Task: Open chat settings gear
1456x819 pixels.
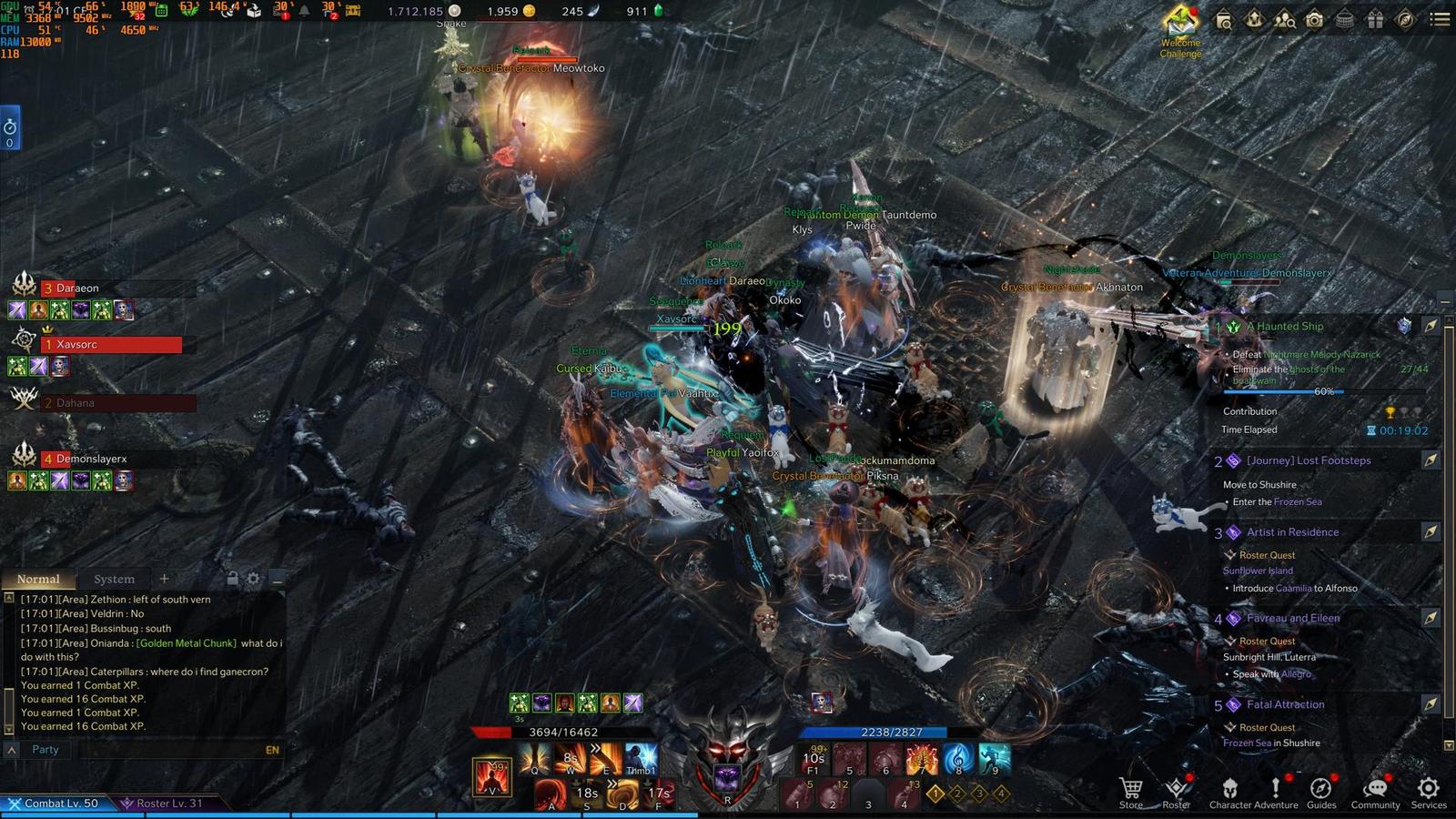Action: (x=254, y=578)
